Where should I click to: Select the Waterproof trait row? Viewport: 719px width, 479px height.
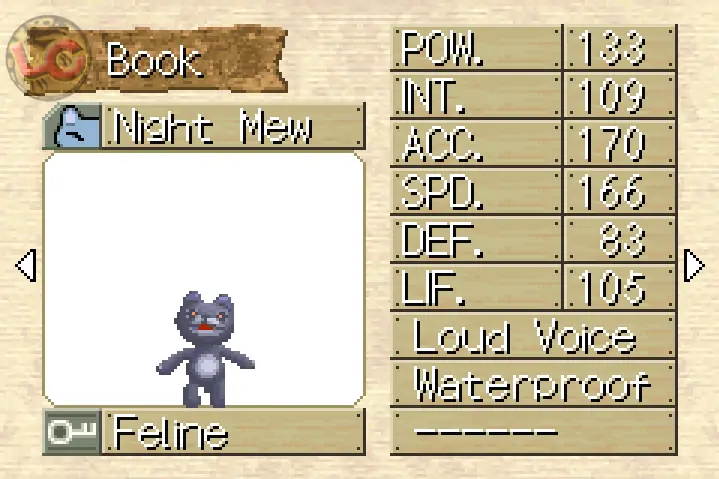click(x=532, y=384)
